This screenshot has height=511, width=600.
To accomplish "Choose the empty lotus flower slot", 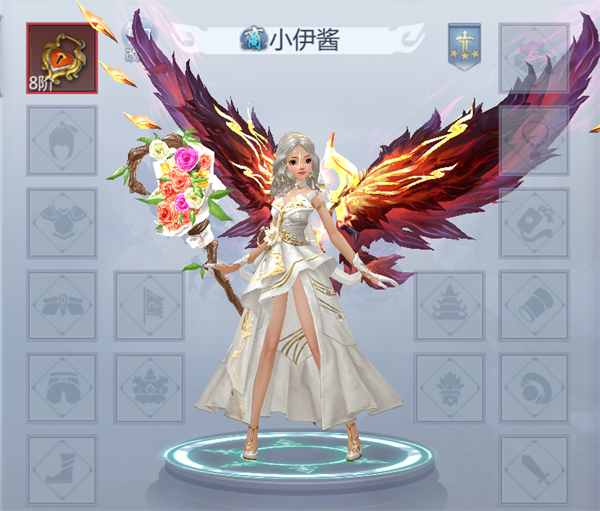I will pos(449,387).
